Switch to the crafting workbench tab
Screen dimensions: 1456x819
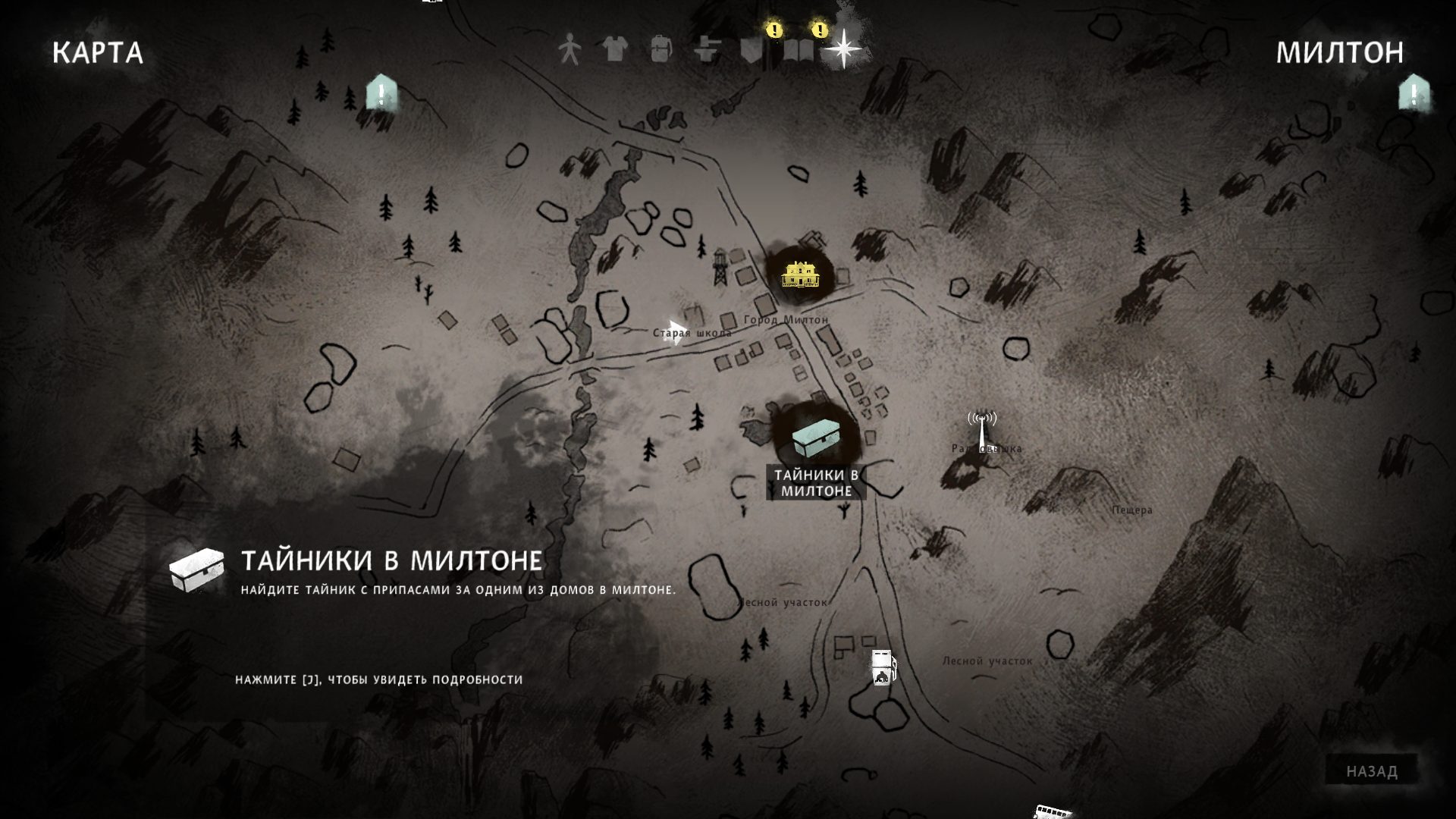707,50
